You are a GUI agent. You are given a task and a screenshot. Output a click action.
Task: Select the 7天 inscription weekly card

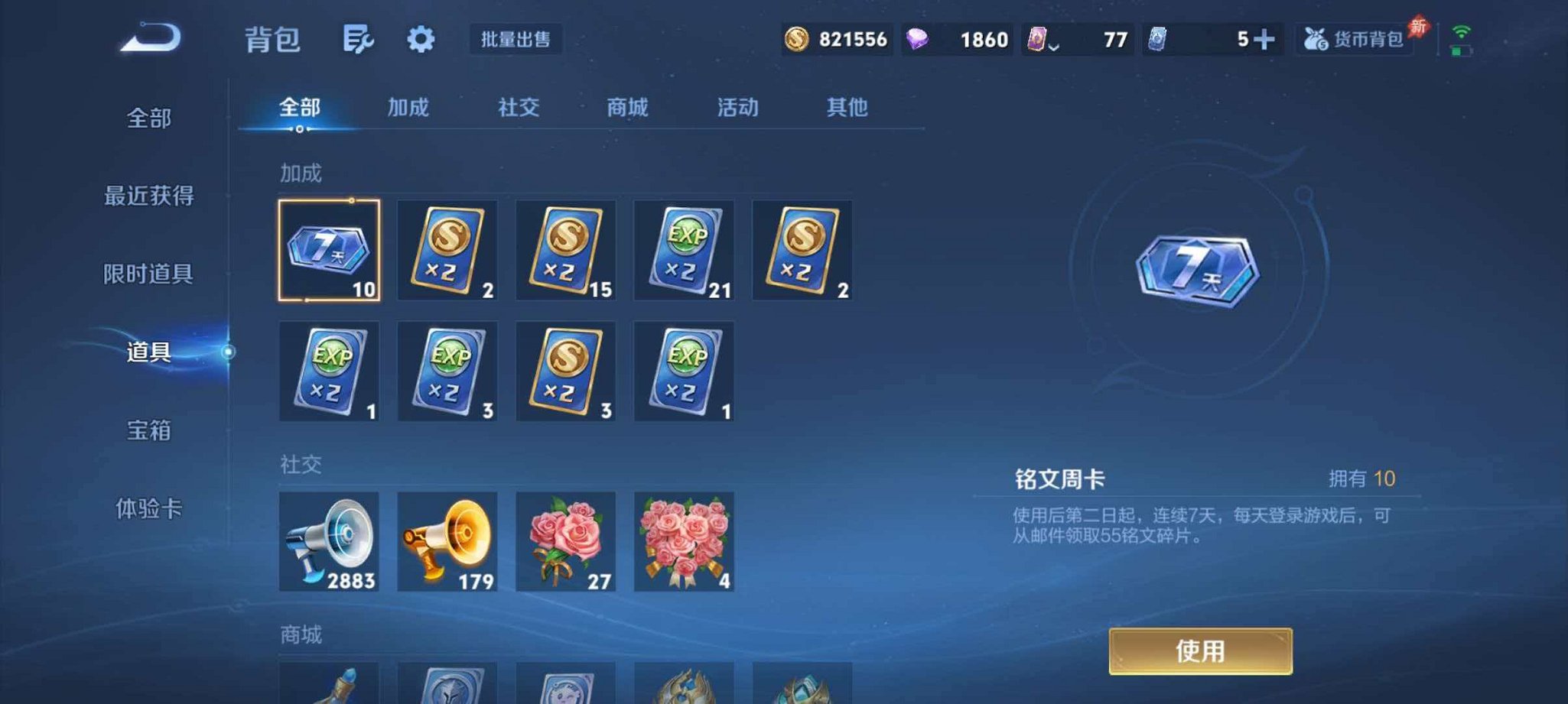329,251
